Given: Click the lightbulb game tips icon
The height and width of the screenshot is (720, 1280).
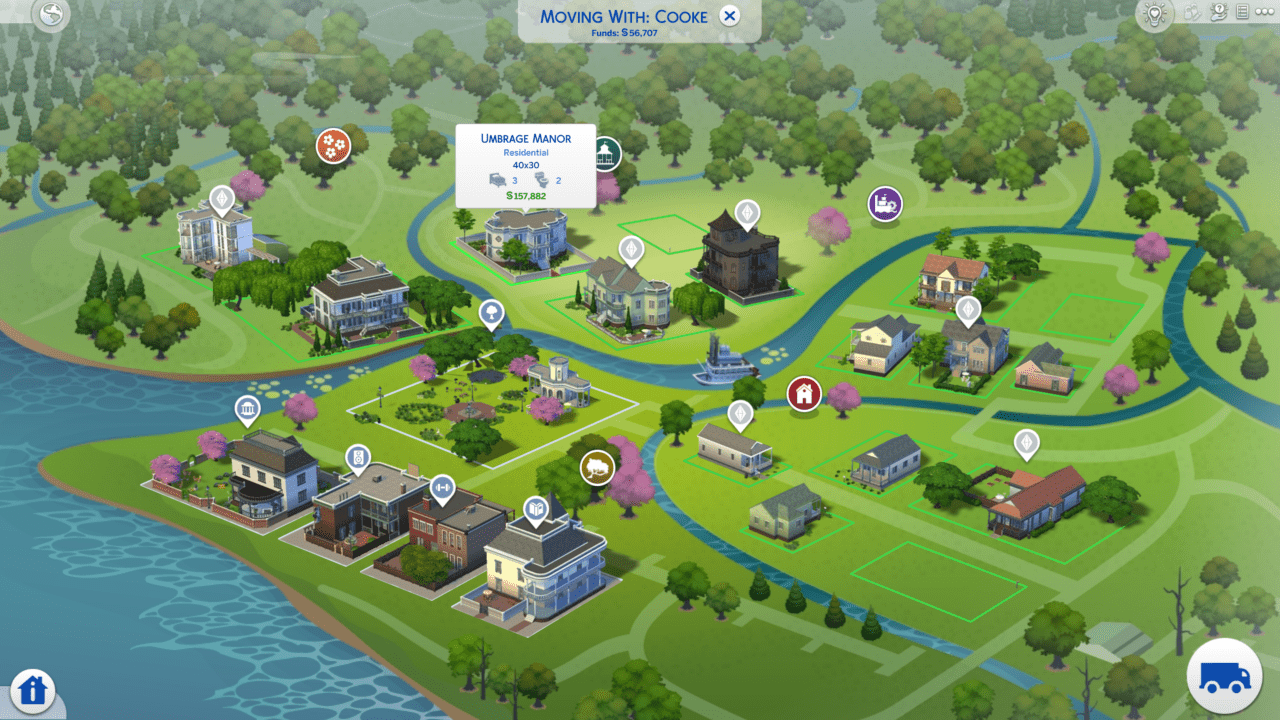Looking at the screenshot, I should coord(1153,13).
